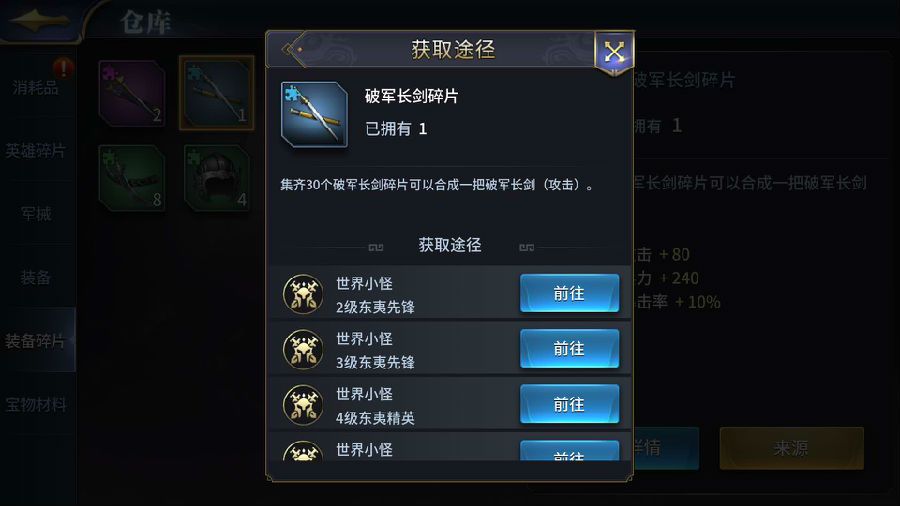Choose the 装备碎片 tab
Screen dimensions: 900x506
(x=37, y=341)
